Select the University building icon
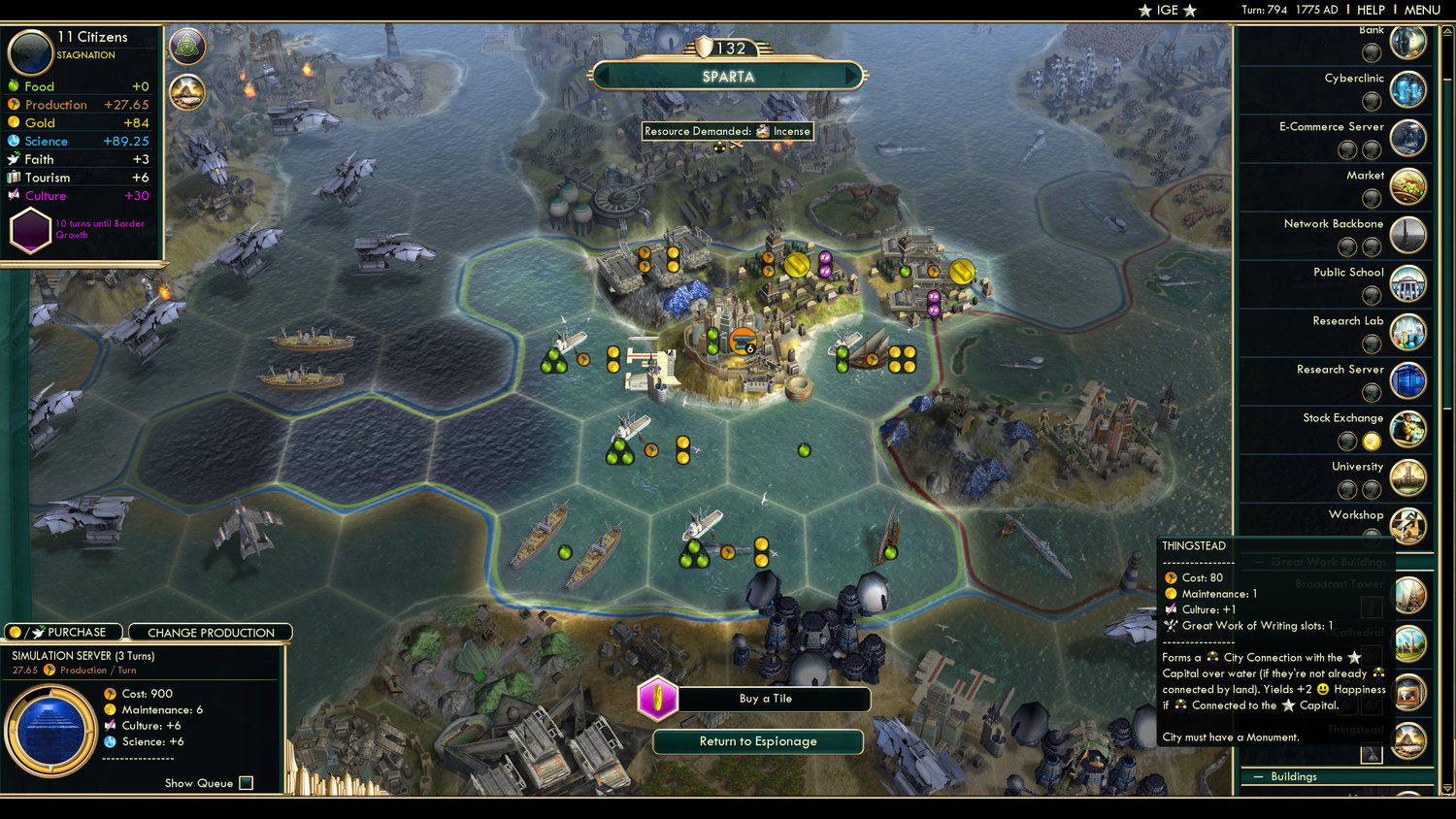 point(1408,477)
